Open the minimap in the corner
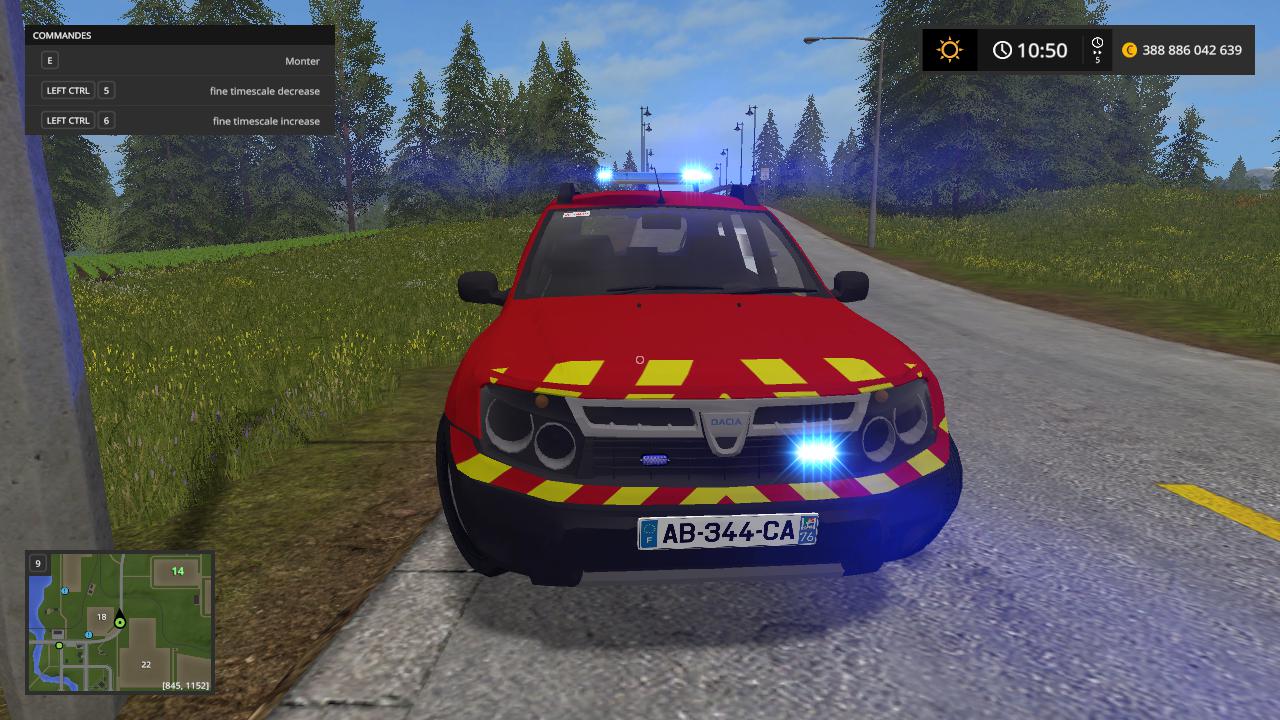Viewport: 1280px width, 720px height. 119,622
